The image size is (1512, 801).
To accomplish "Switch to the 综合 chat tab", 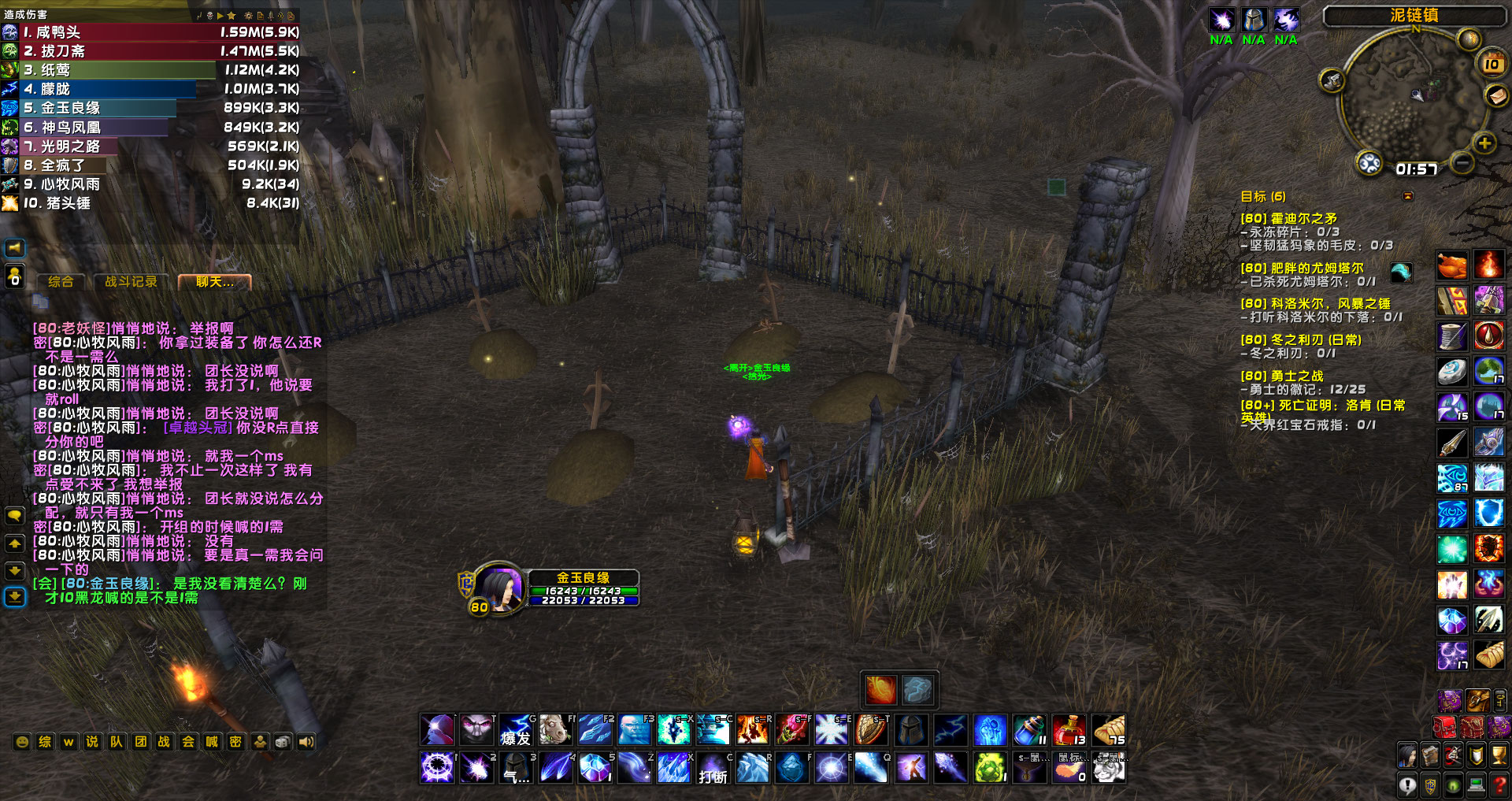I will coord(61,281).
